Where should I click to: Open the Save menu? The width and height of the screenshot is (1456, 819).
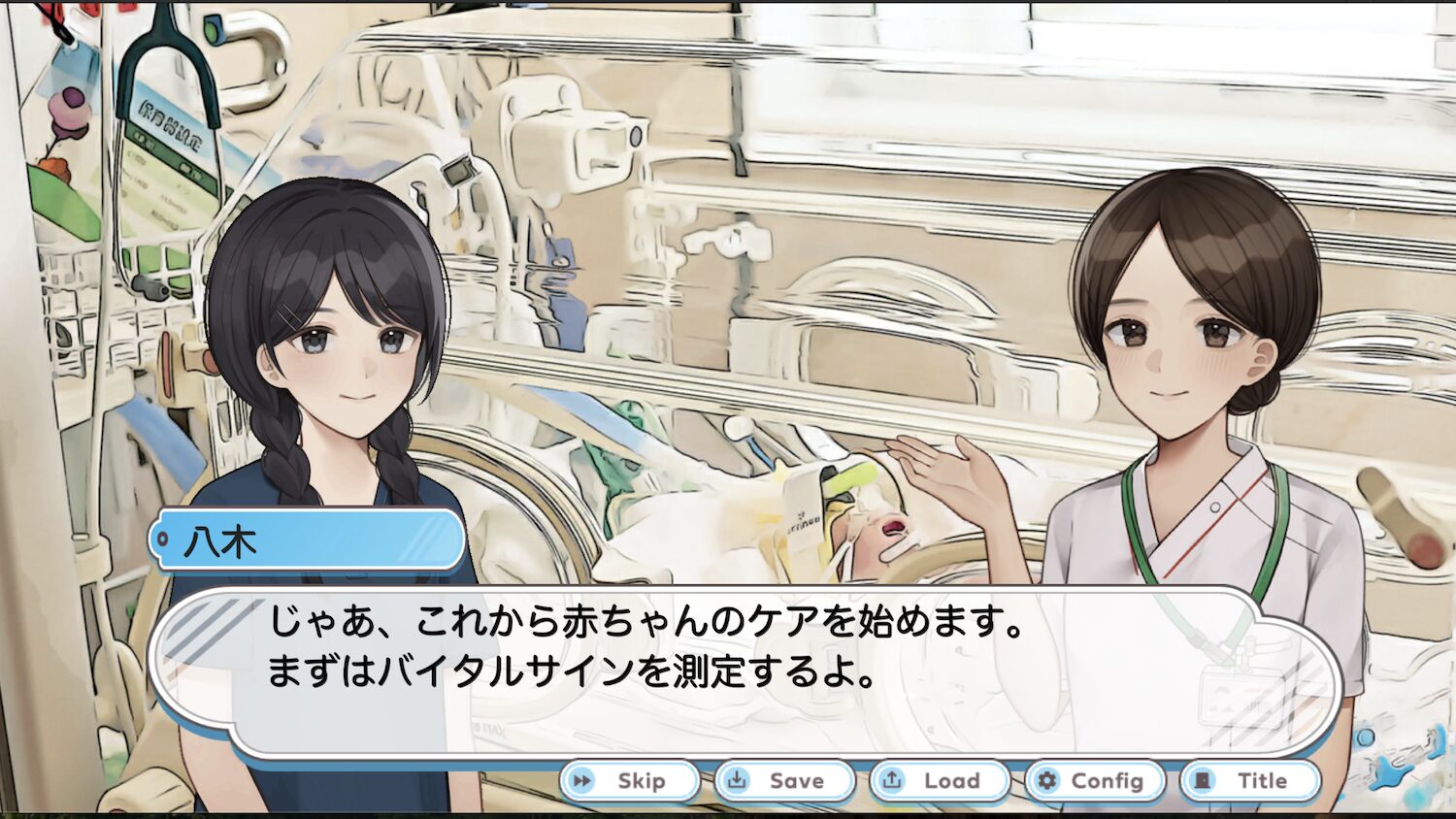(x=784, y=781)
